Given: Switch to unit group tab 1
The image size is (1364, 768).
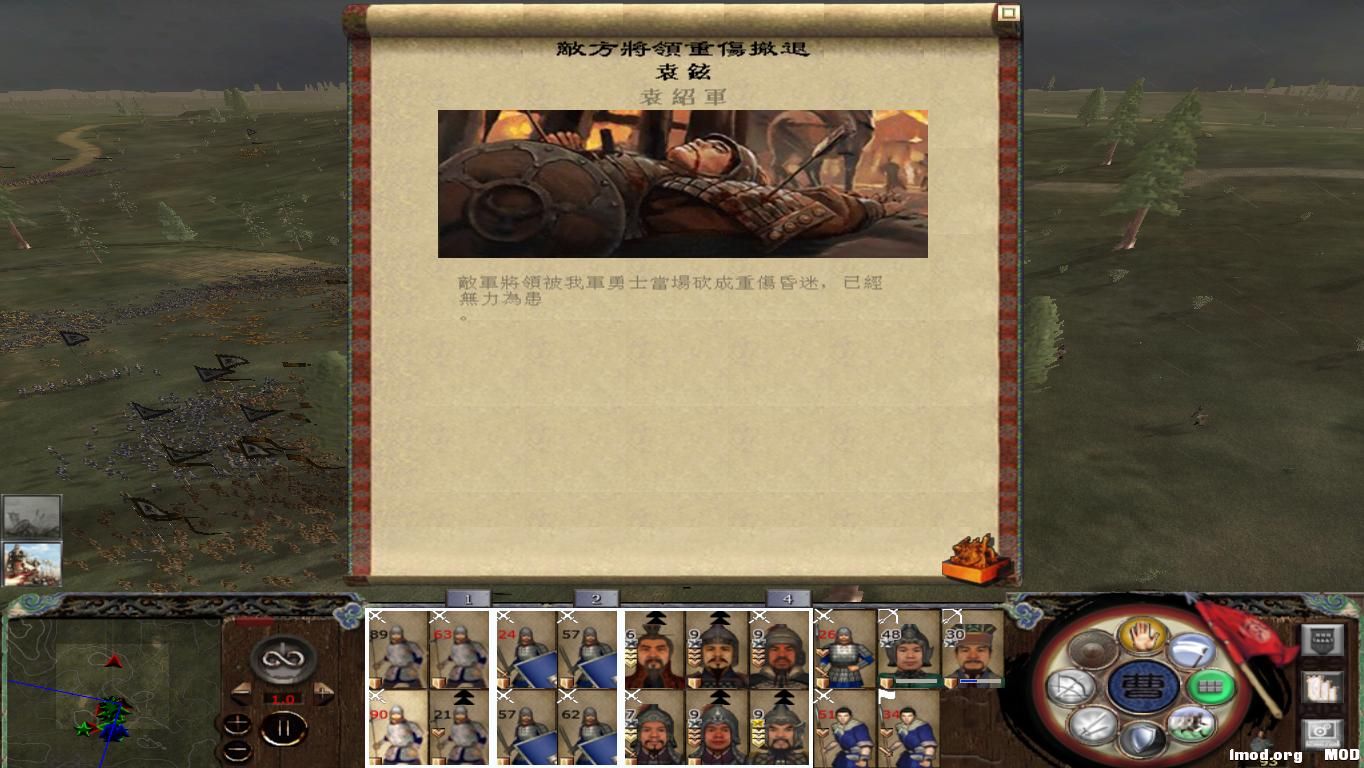Looking at the screenshot, I should 466,597.
